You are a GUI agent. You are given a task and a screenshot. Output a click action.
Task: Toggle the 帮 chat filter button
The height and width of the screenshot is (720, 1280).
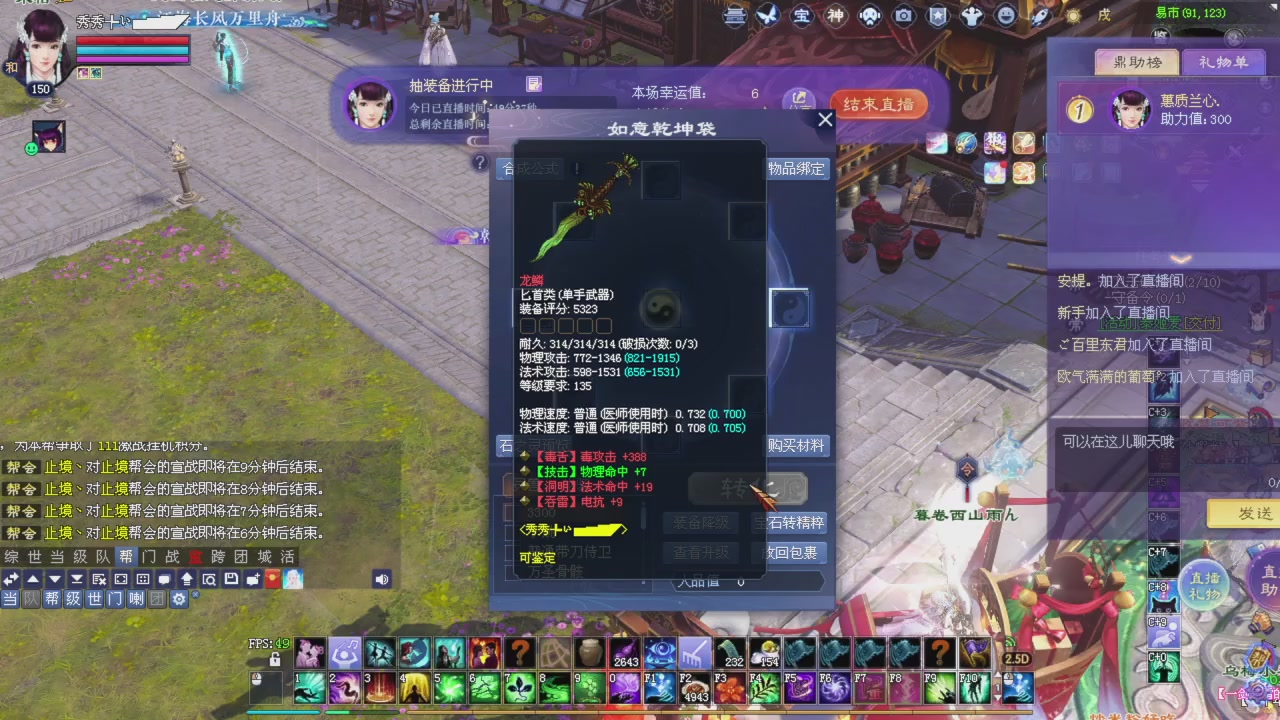point(52,599)
